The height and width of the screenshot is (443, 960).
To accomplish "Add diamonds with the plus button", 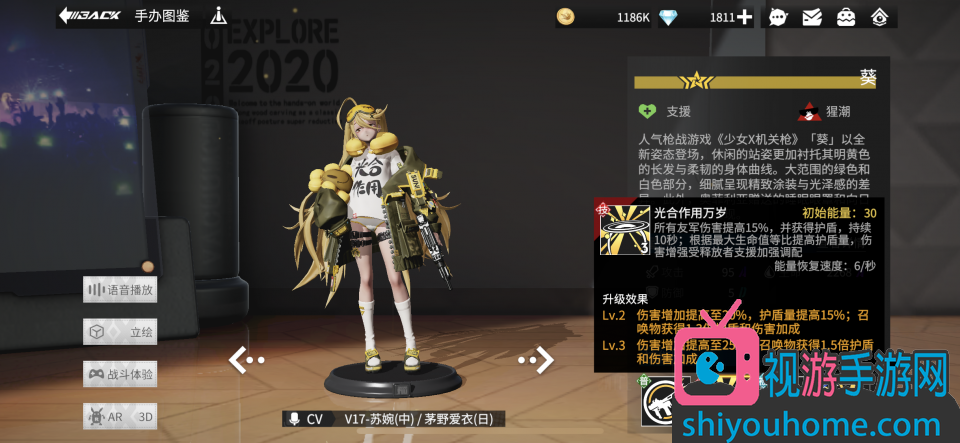I will pos(744,17).
